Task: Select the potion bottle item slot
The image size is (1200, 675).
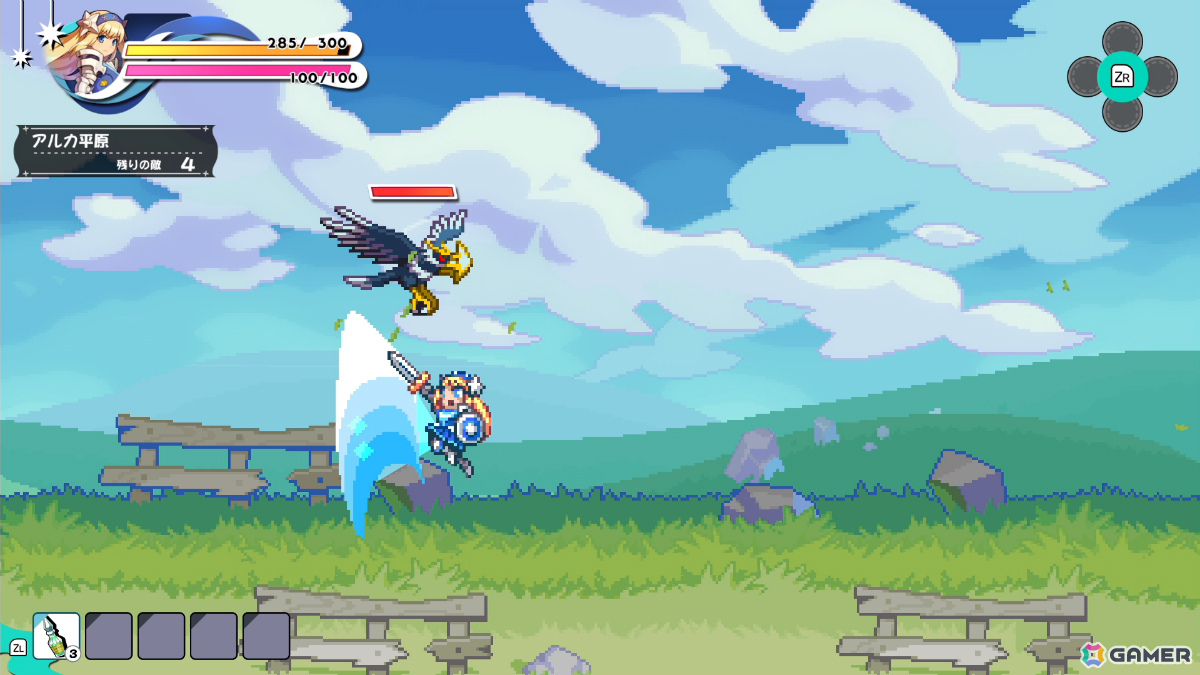Action: coord(56,636)
